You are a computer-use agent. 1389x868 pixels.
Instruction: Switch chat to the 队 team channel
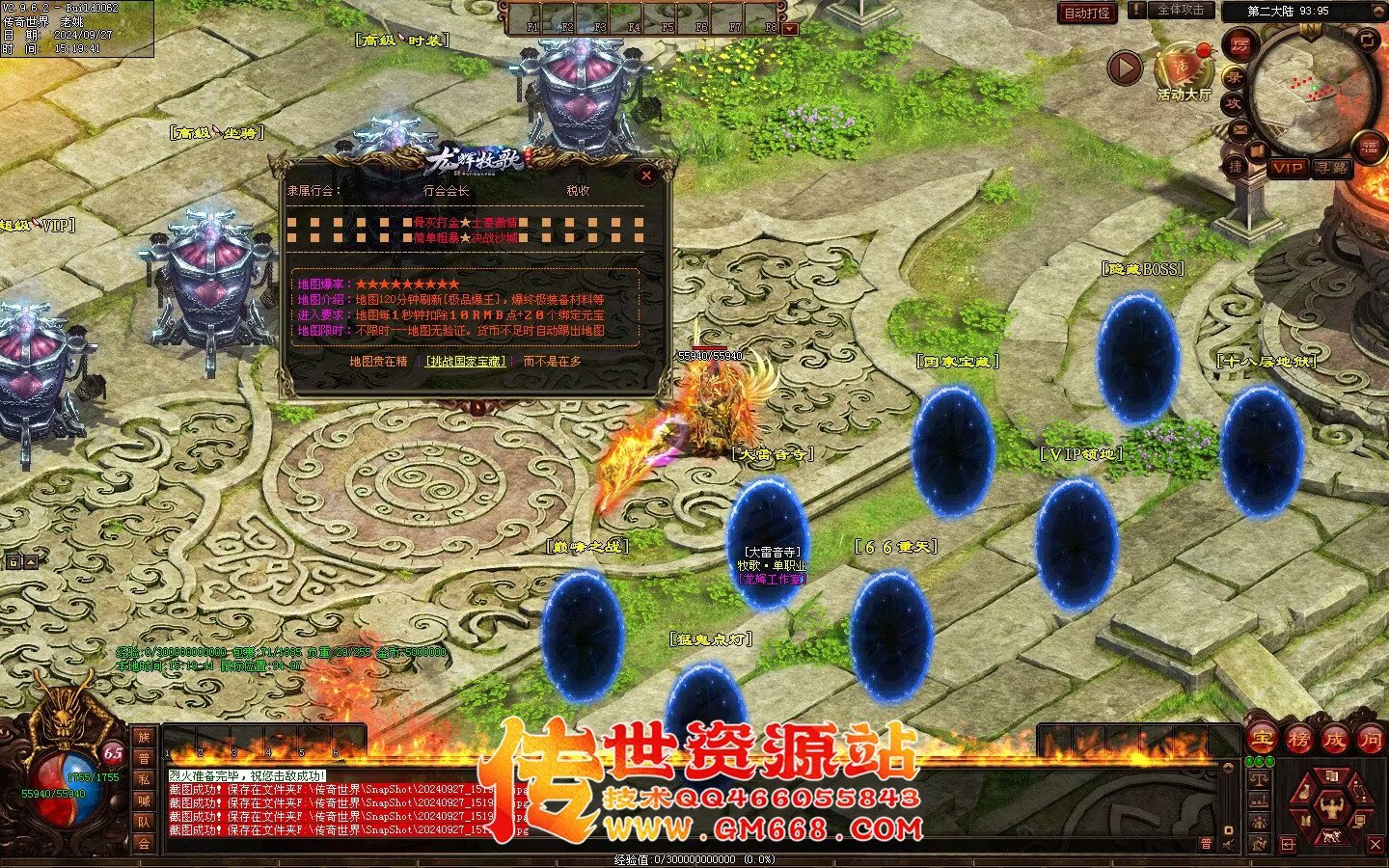144,822
